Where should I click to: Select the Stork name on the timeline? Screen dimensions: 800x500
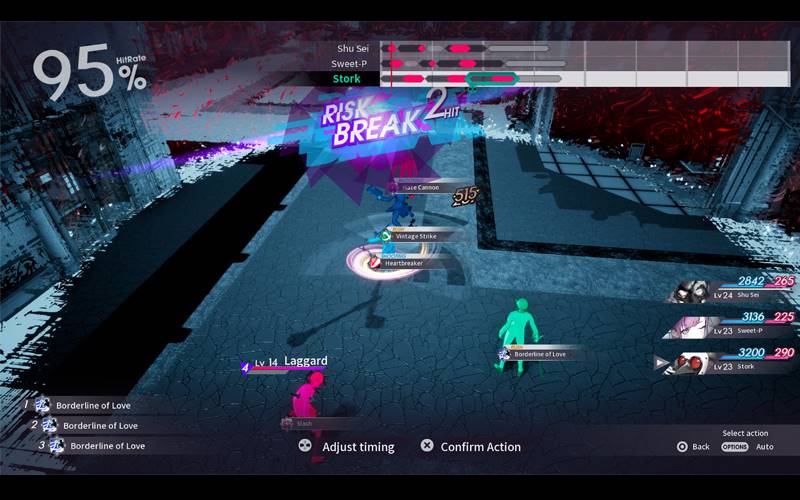[346, 78]
